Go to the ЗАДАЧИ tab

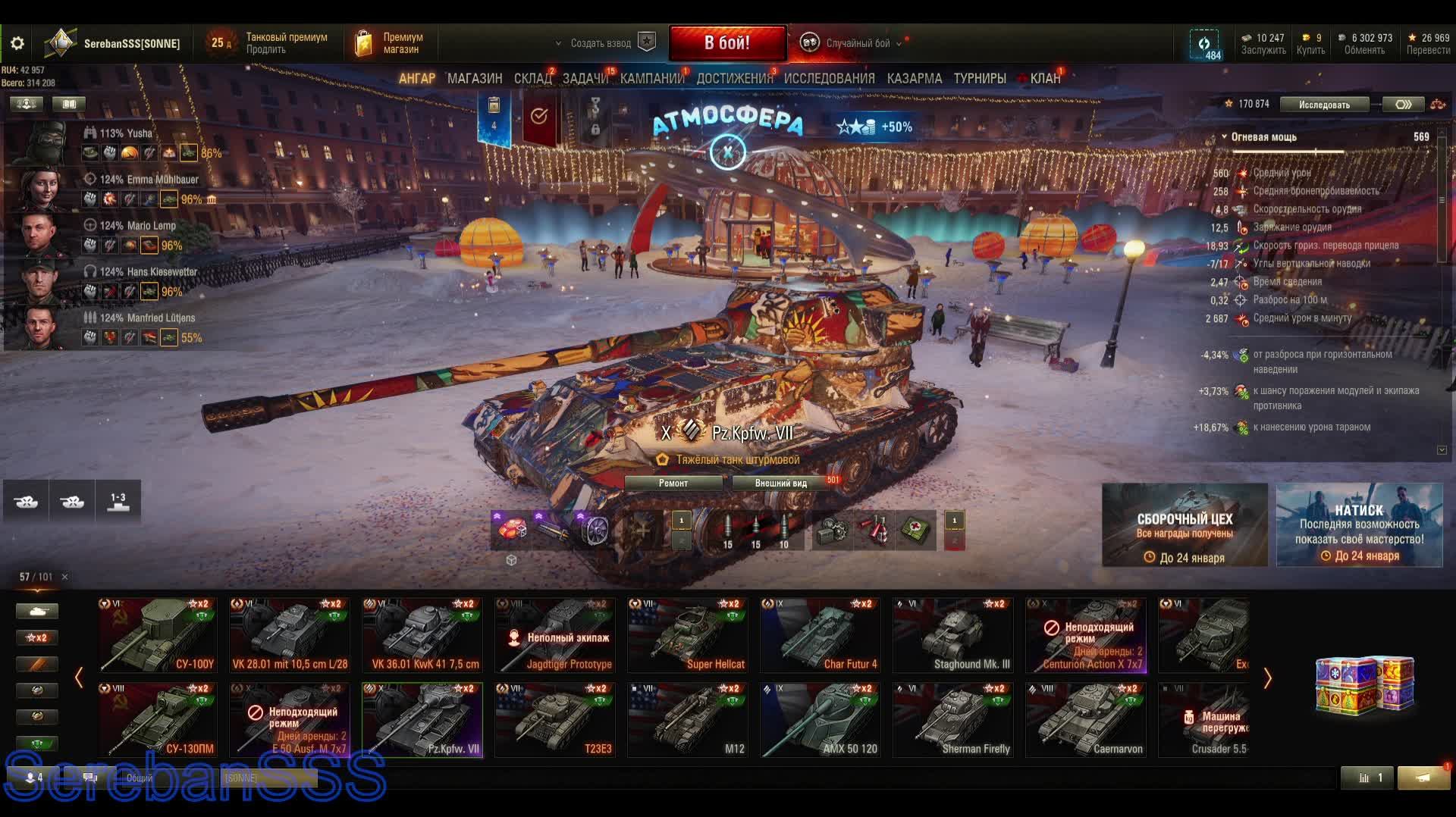585,79
